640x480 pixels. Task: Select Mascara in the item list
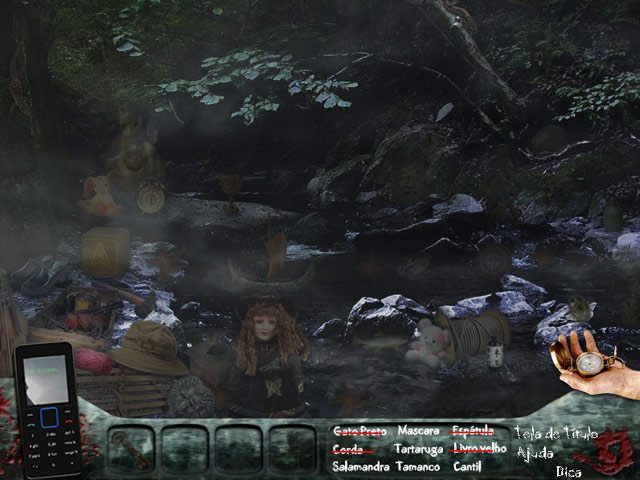click(418, 431)
